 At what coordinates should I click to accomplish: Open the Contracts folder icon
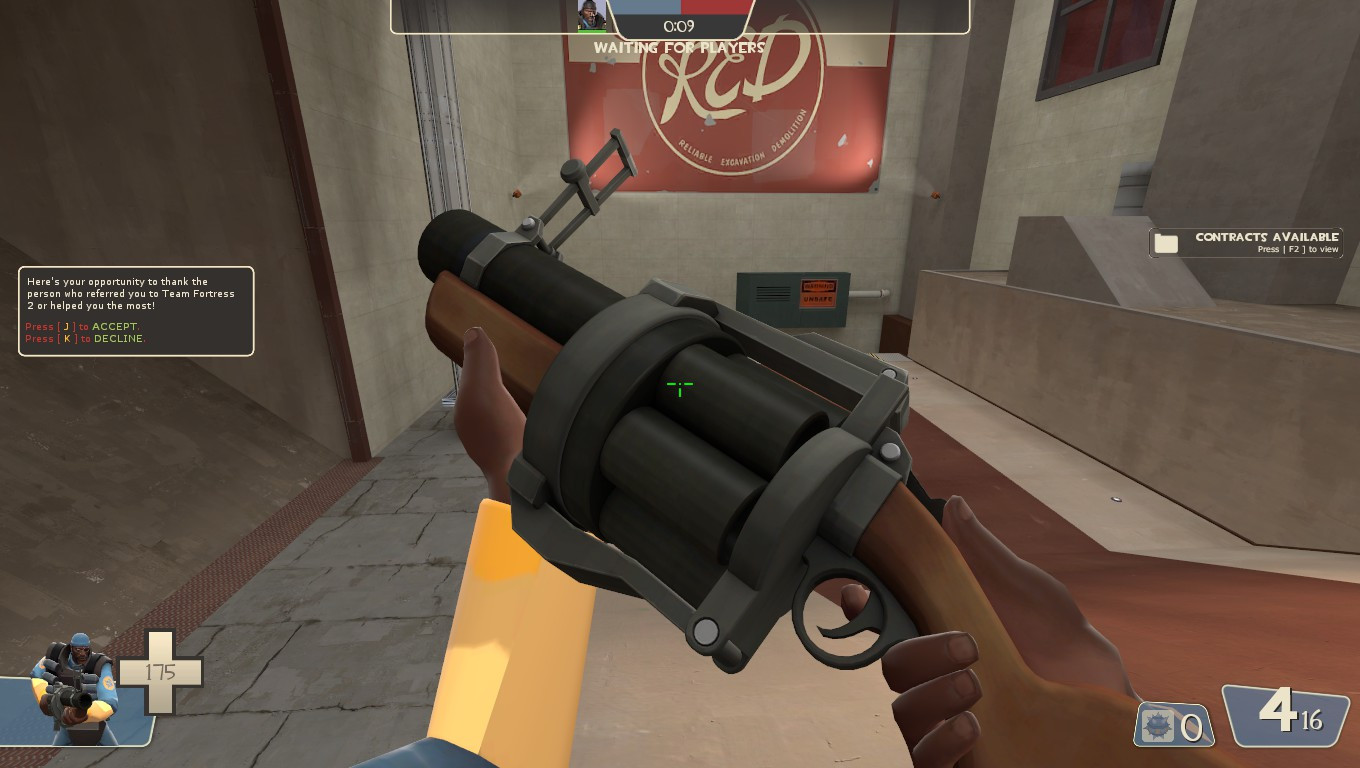click(x=1166, y=242)
